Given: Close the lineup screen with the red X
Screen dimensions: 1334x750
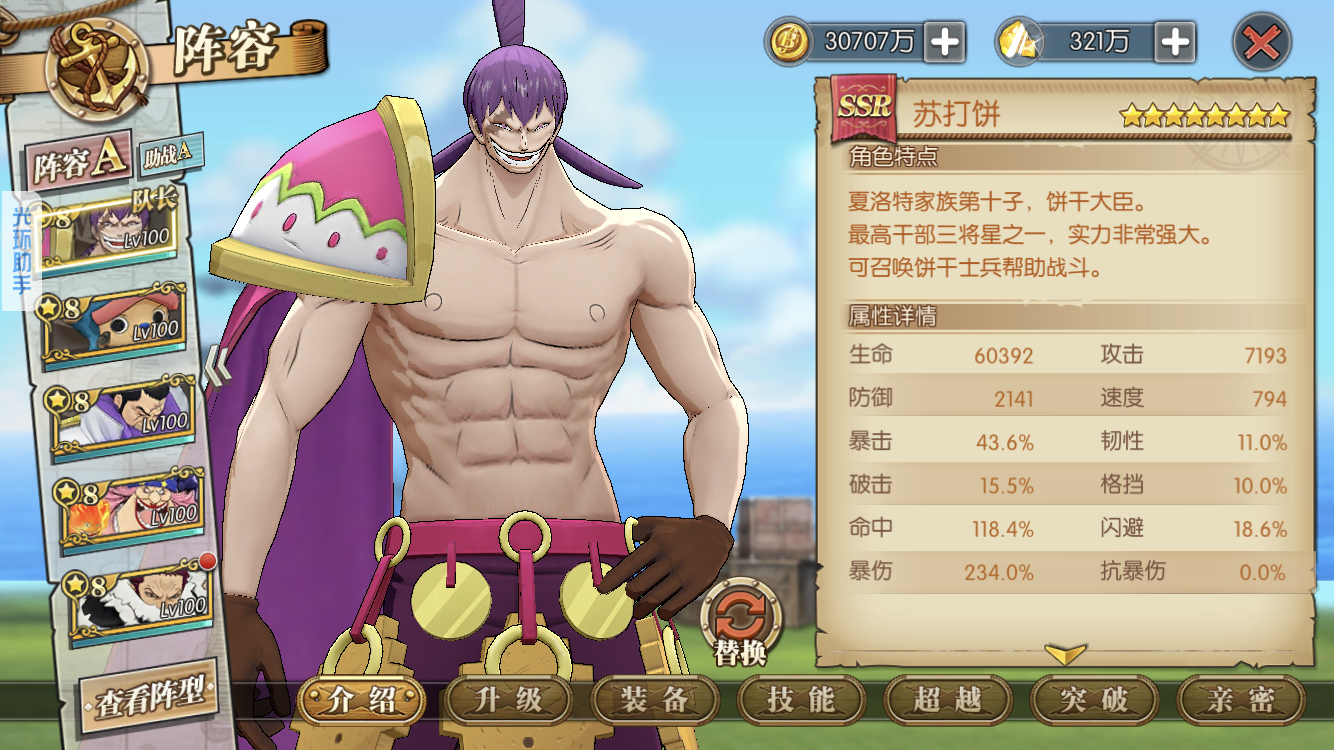Looking at the screenshot, I should pyautogui.click(x=1261, y=43).
